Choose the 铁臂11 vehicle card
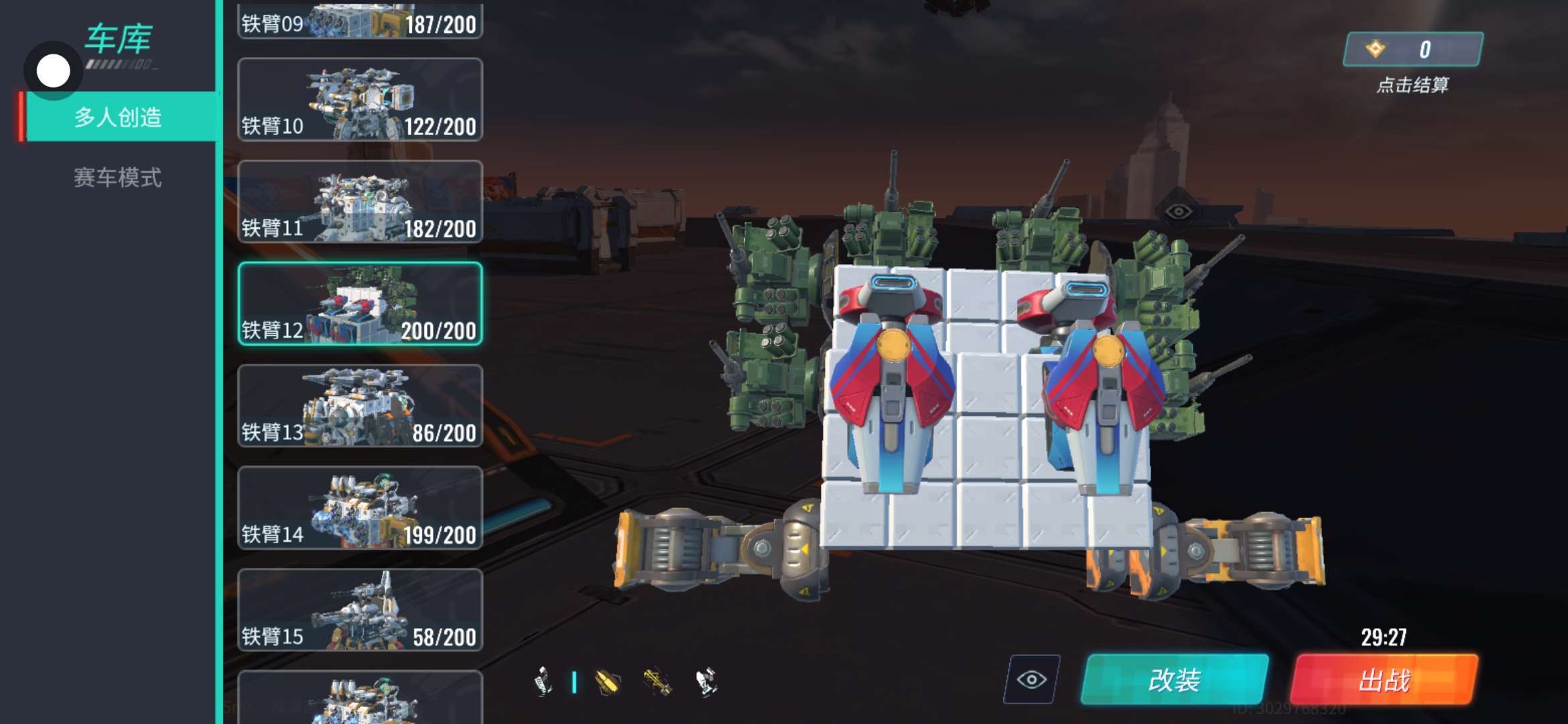This screenshot has width=1568, height=724. click(360, 202)
